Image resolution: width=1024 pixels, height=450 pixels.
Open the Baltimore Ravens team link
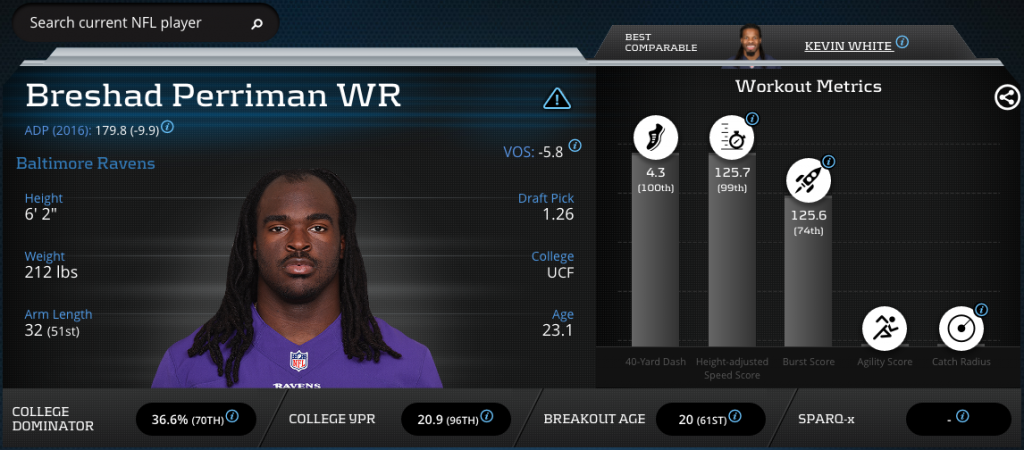(x=86, y=163)
